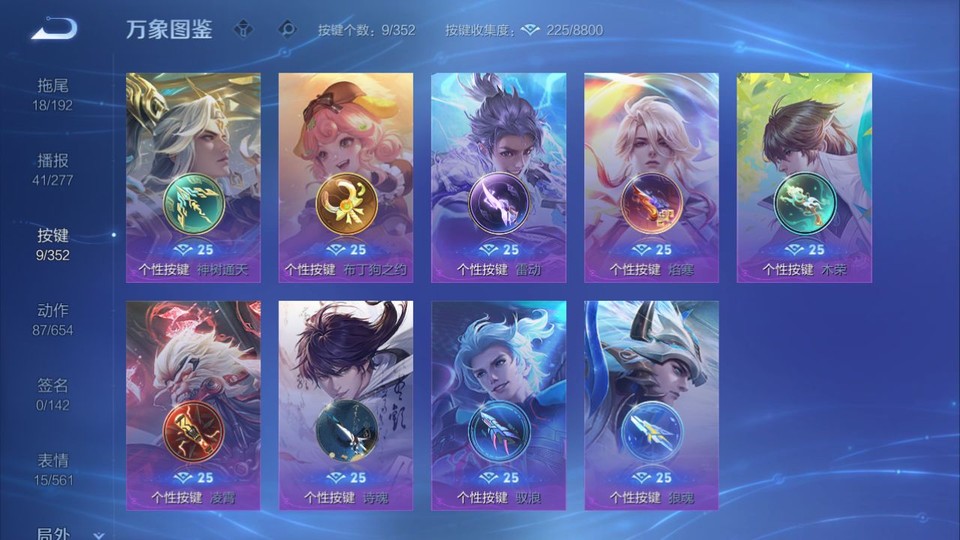This screenshot has height=540, width=960.
Task: Pick the 木荣 key skin card
Action: click(x=804, y=177)
